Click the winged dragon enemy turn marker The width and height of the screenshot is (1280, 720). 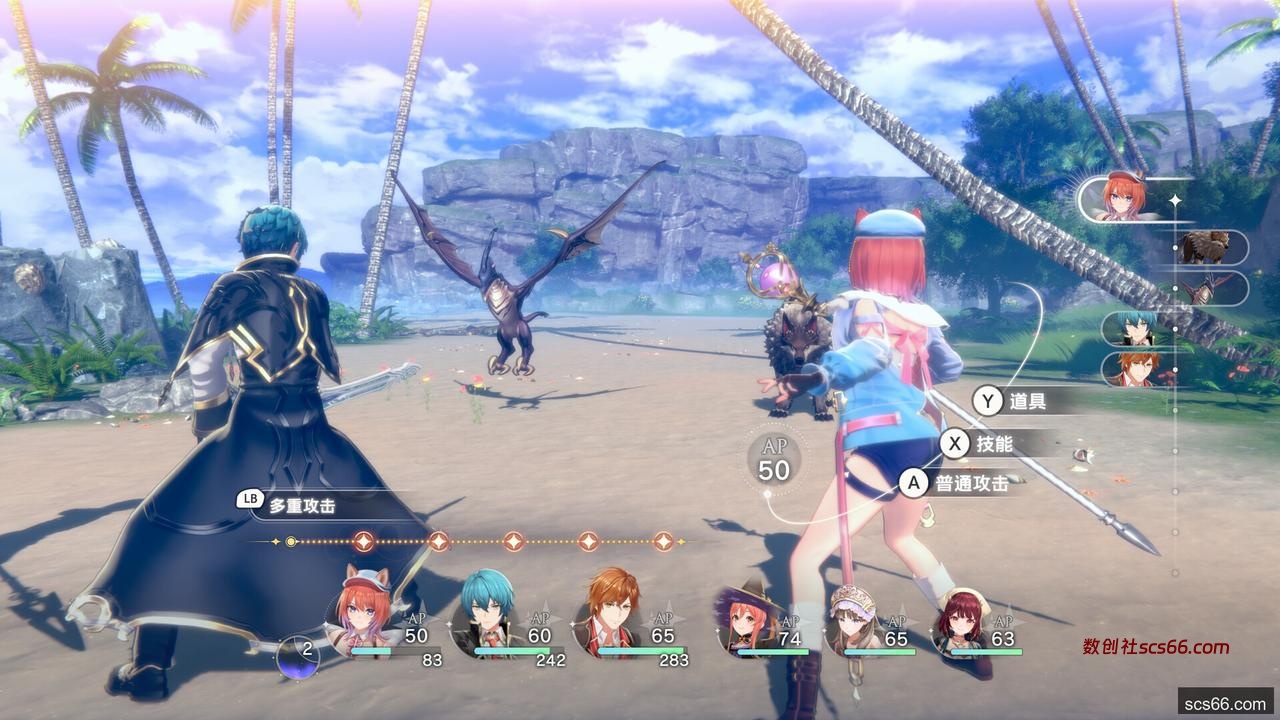click(x=1206, y=289)
